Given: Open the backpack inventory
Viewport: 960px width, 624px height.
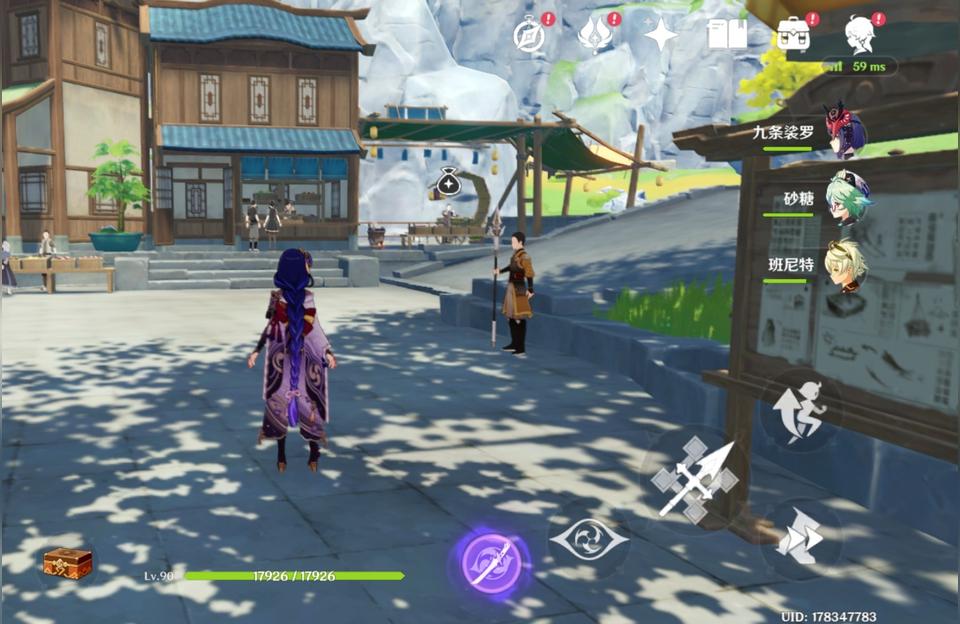Looking at the screenshot, I should tap(793, 35).
